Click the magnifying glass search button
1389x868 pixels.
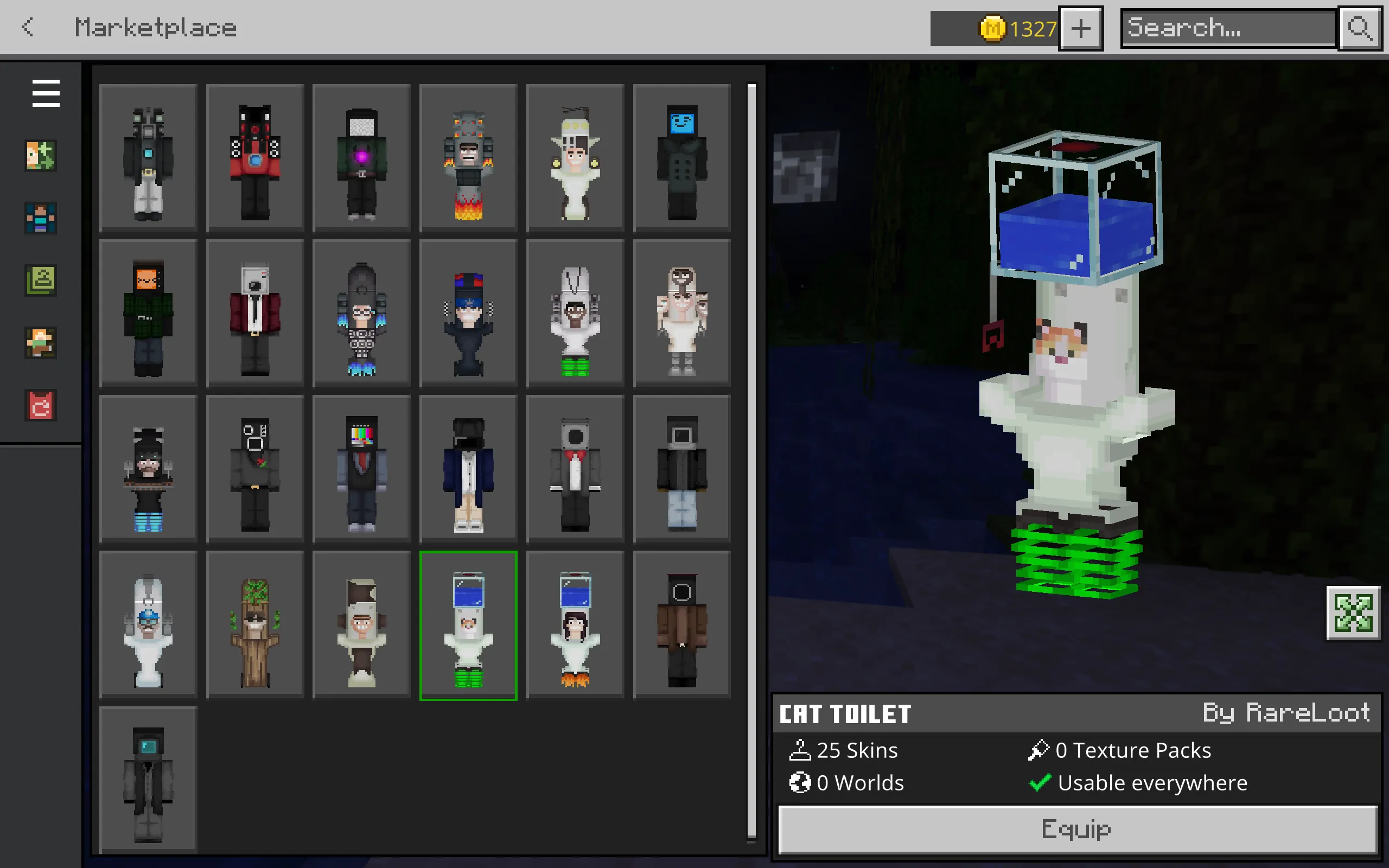point(1359,28)
